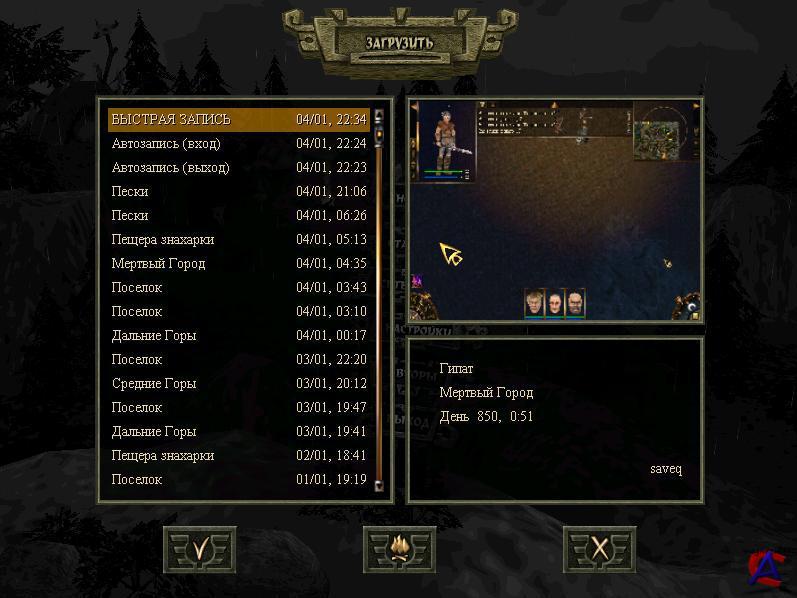Image resolution: width=797 pixels, height=598 pixels.
Task: Select the Поселок save from 03/01, 22:20
Action: coord(238,360)
